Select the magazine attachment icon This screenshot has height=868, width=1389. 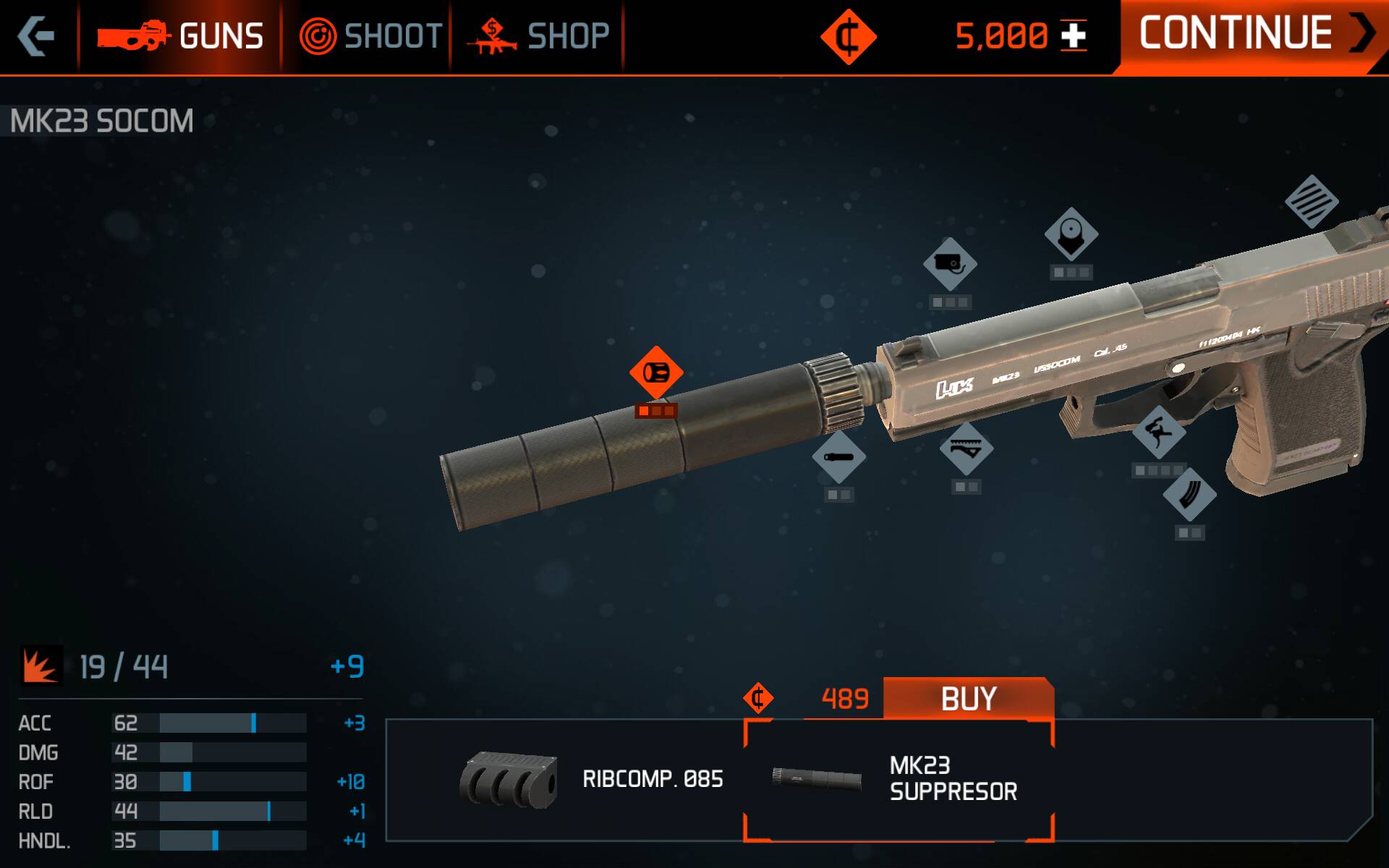click(1189, 495)
